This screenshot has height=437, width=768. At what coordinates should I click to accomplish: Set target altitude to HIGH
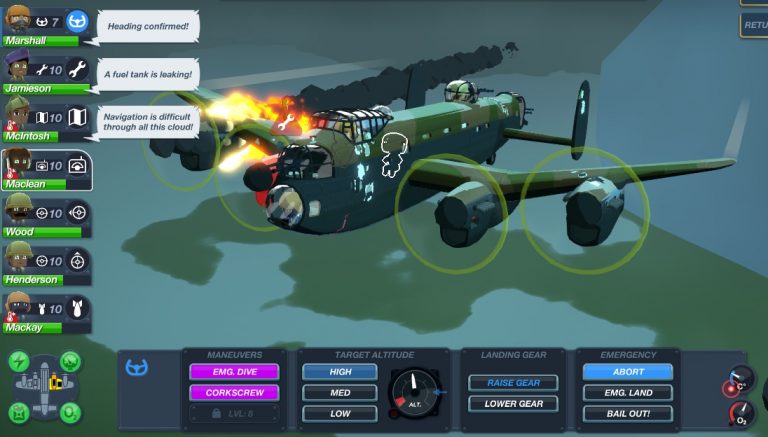pyautogui.click(x=340, y=371)
